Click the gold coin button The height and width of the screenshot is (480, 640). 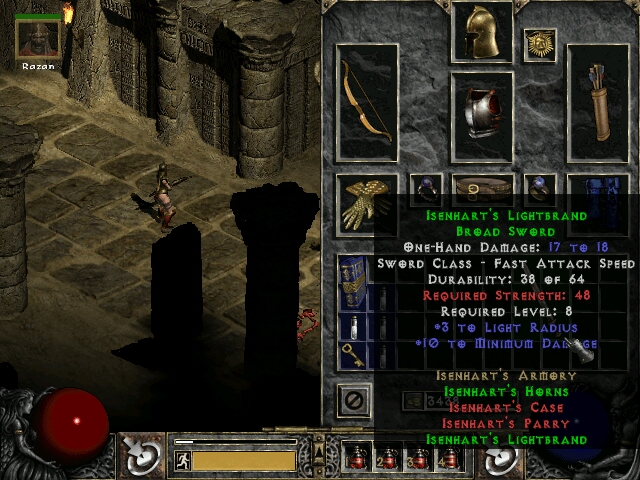coord(413,401)
